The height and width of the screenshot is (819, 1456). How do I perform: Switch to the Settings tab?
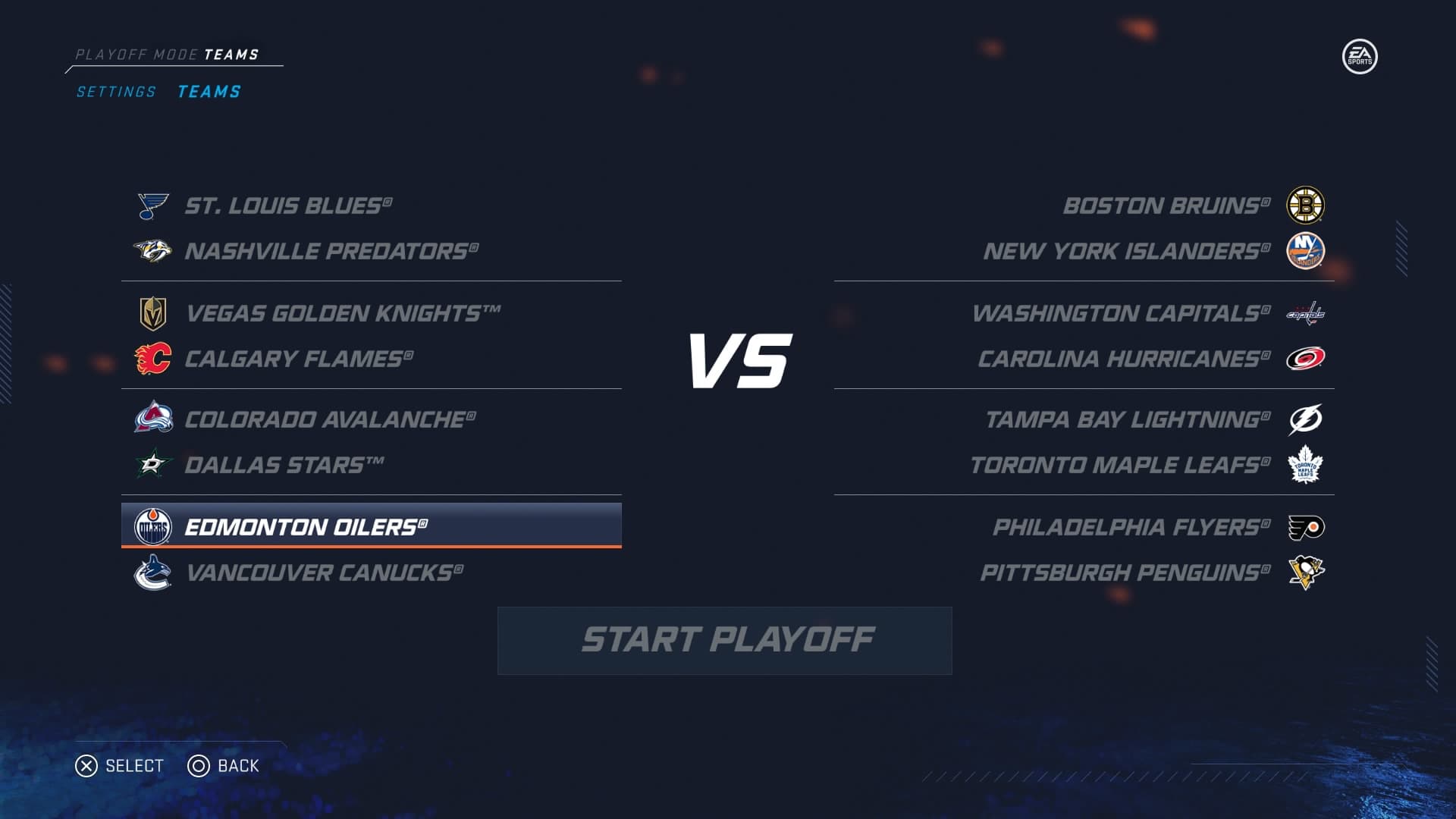click(116, 92)
